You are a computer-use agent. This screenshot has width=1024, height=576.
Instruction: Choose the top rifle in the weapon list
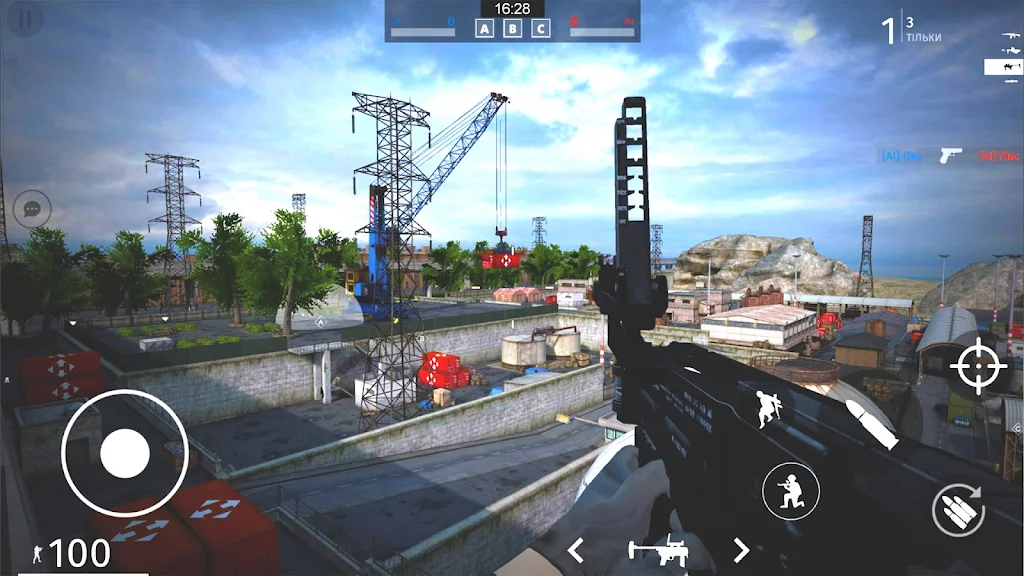1008,36
